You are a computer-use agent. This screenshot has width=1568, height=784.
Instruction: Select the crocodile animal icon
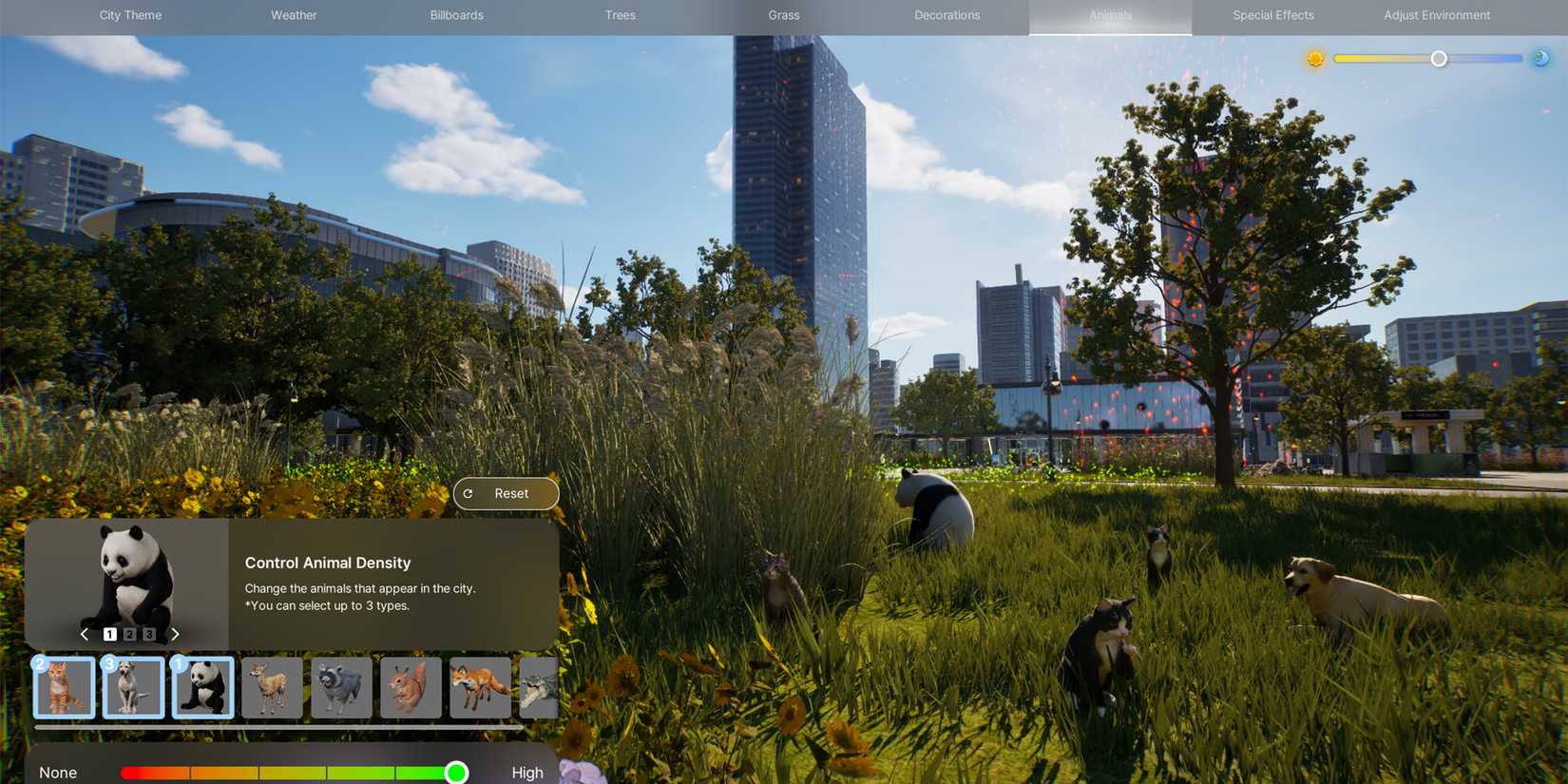tap(538, 686)
